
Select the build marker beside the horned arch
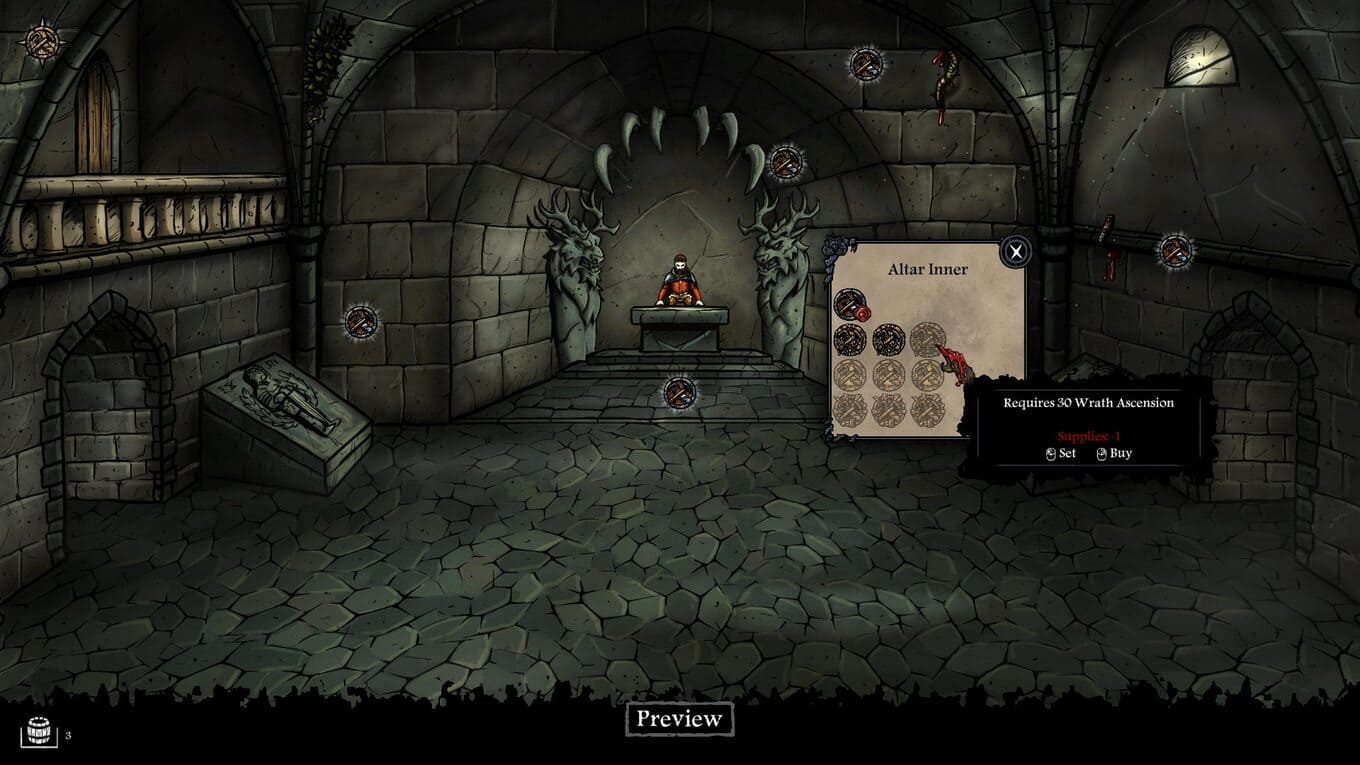785,162
